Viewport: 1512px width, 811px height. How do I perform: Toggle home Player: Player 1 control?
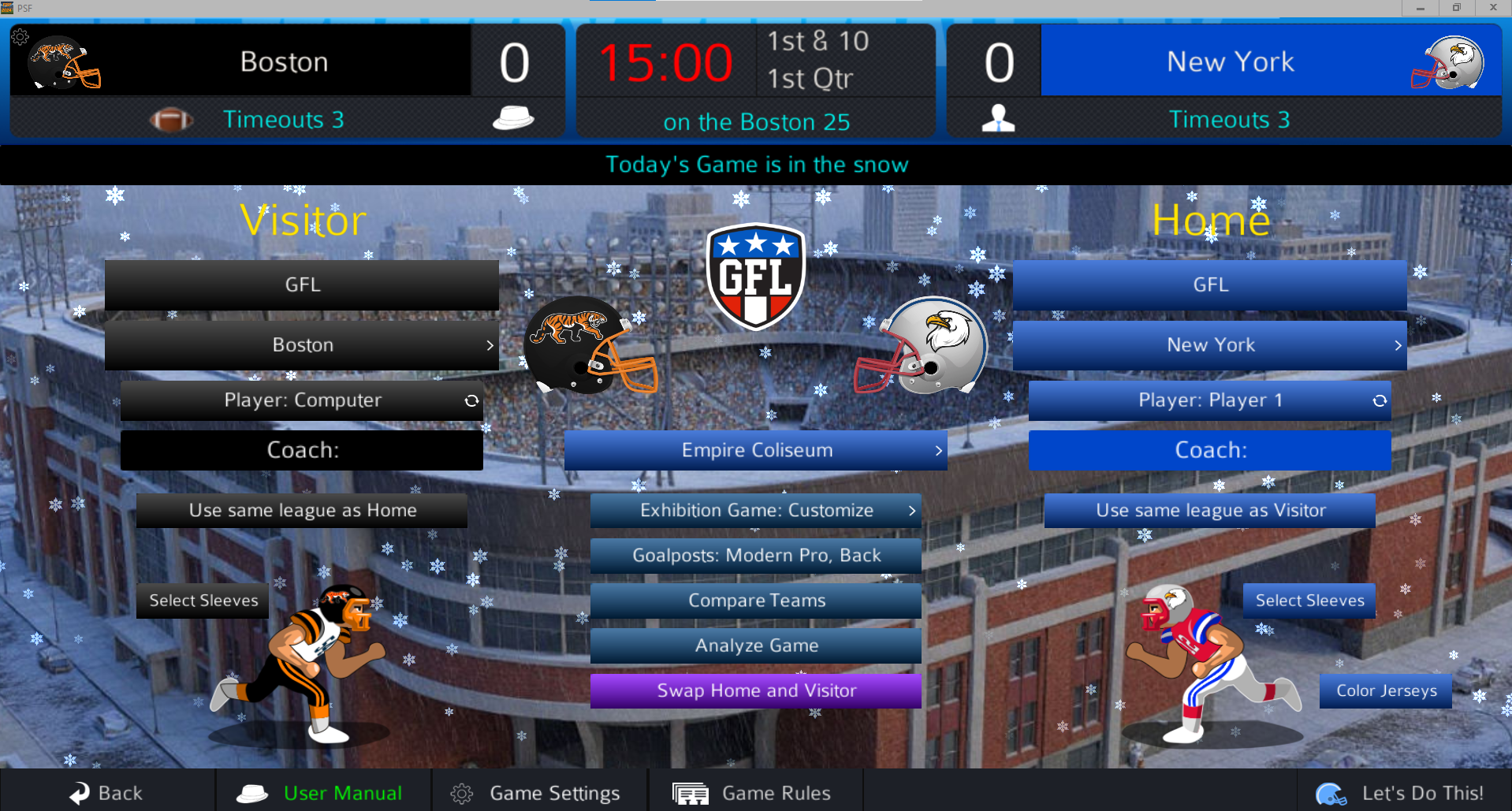tap(1209, 400)
